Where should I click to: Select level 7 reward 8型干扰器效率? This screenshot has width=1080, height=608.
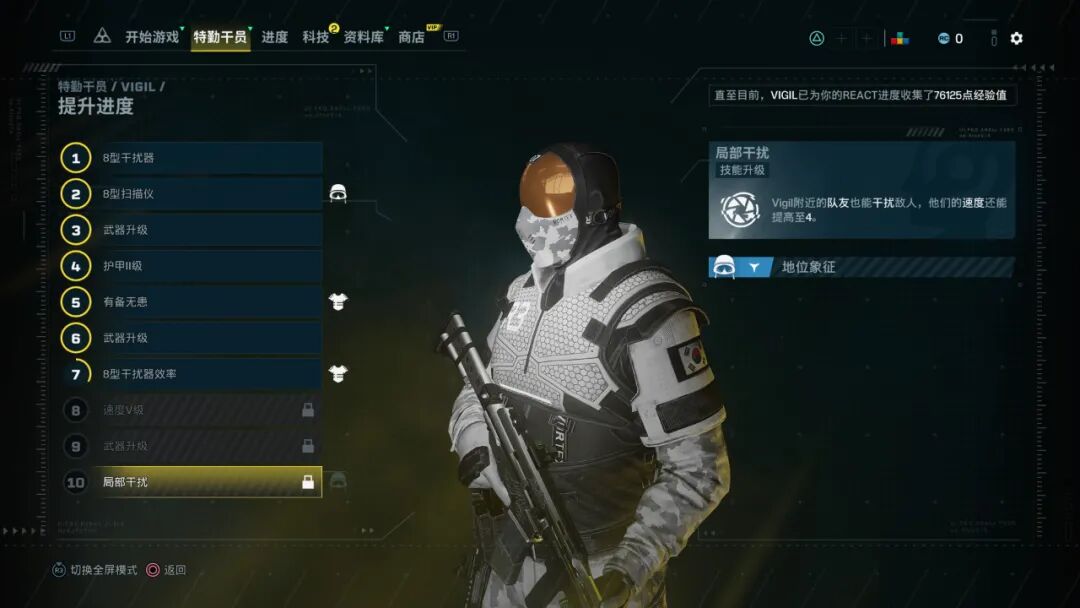pos(208,374)
